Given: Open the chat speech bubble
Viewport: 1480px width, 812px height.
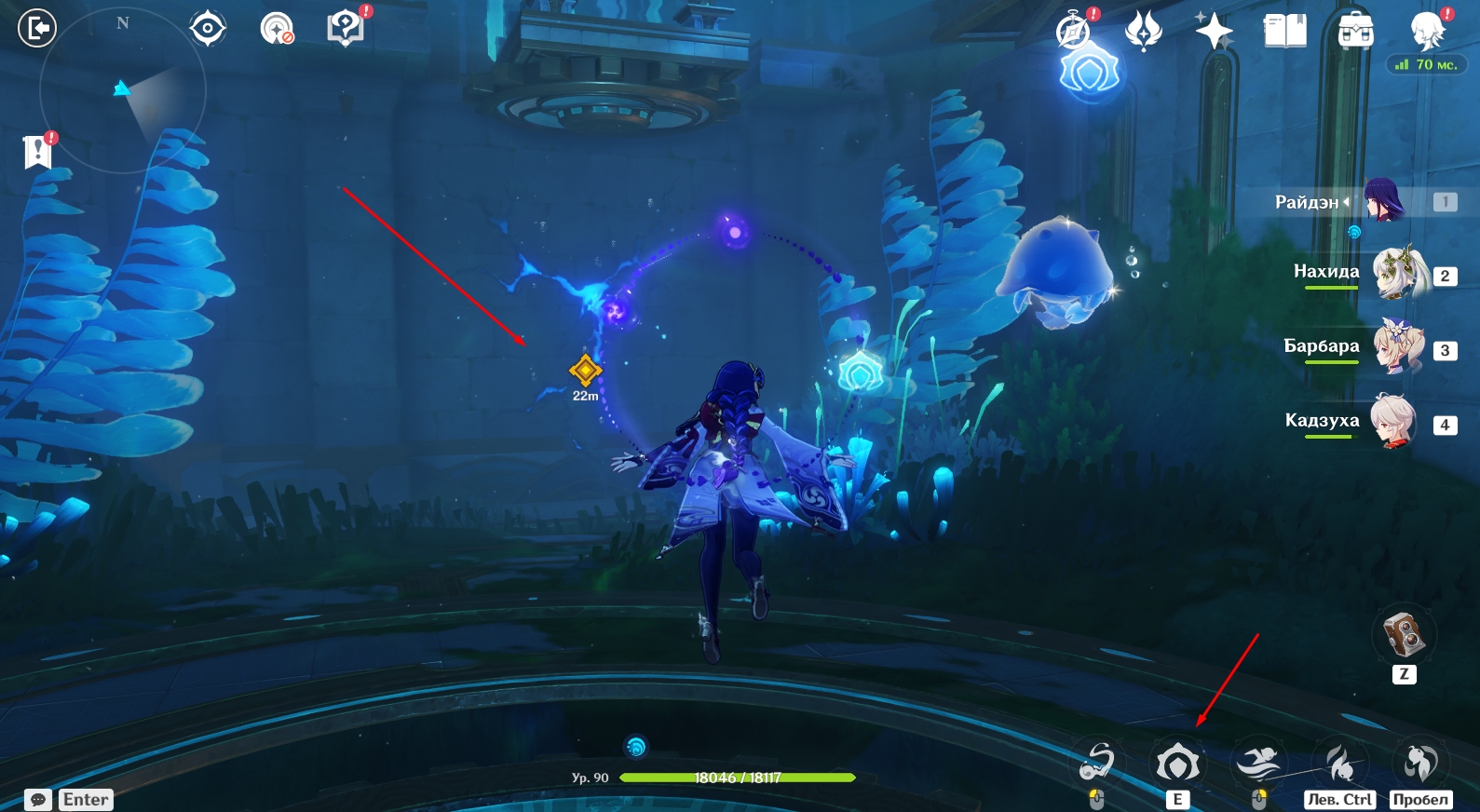Looking at the screenshot, I should pos(38,800).
